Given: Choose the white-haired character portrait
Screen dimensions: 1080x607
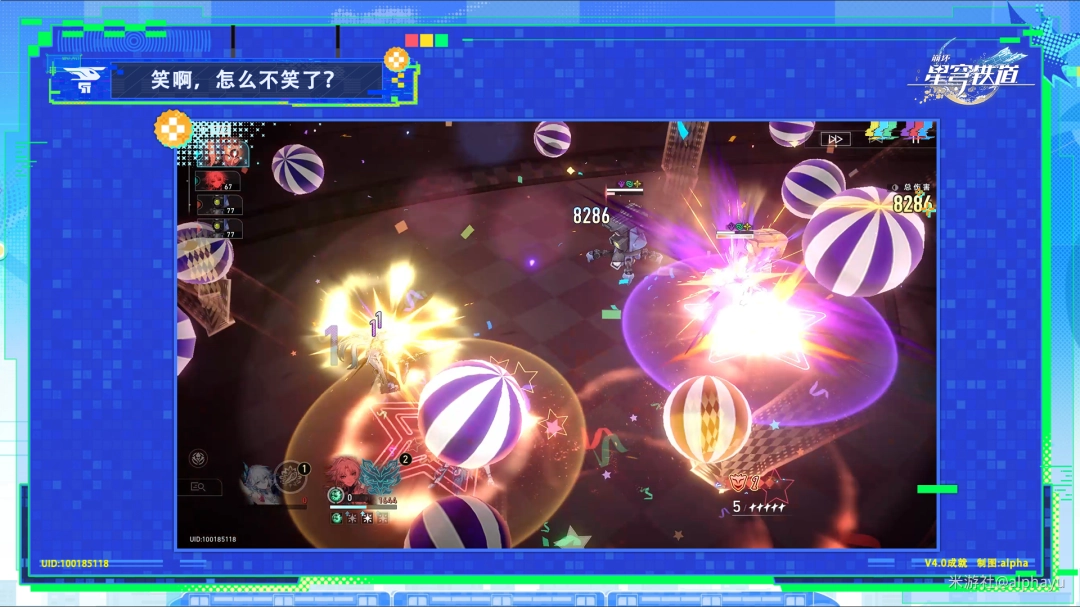Looking at the screenshot, I should pyautogui.click(x=258, y=482).
